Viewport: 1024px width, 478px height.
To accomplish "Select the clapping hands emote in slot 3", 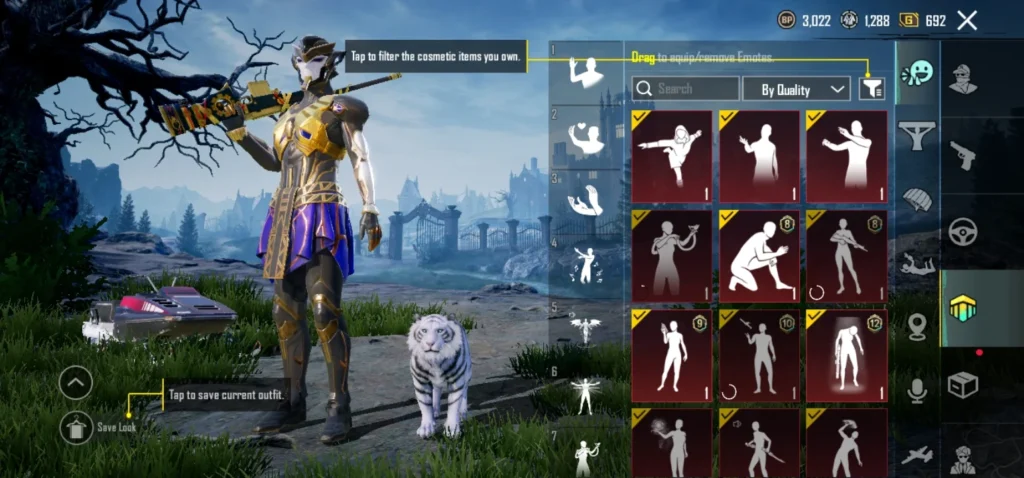I will [x=586, y=201].
